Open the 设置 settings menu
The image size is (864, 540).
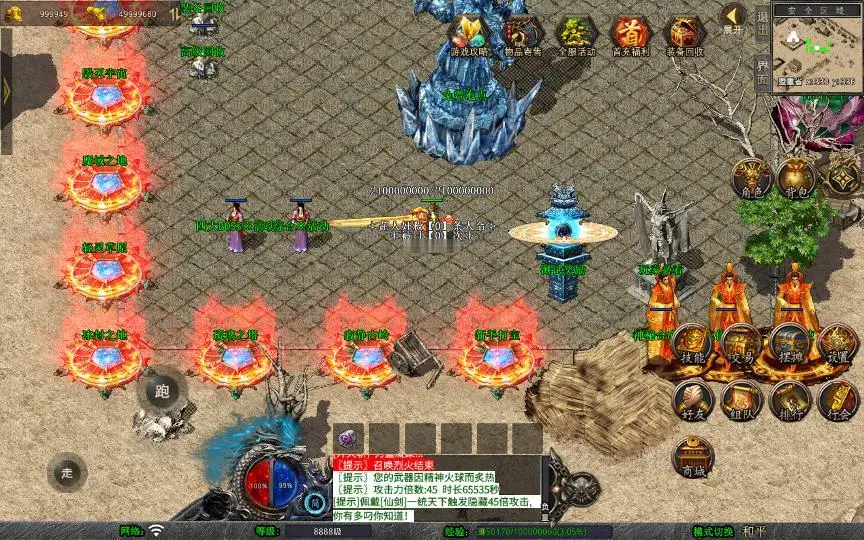click(x=838, y=345)
